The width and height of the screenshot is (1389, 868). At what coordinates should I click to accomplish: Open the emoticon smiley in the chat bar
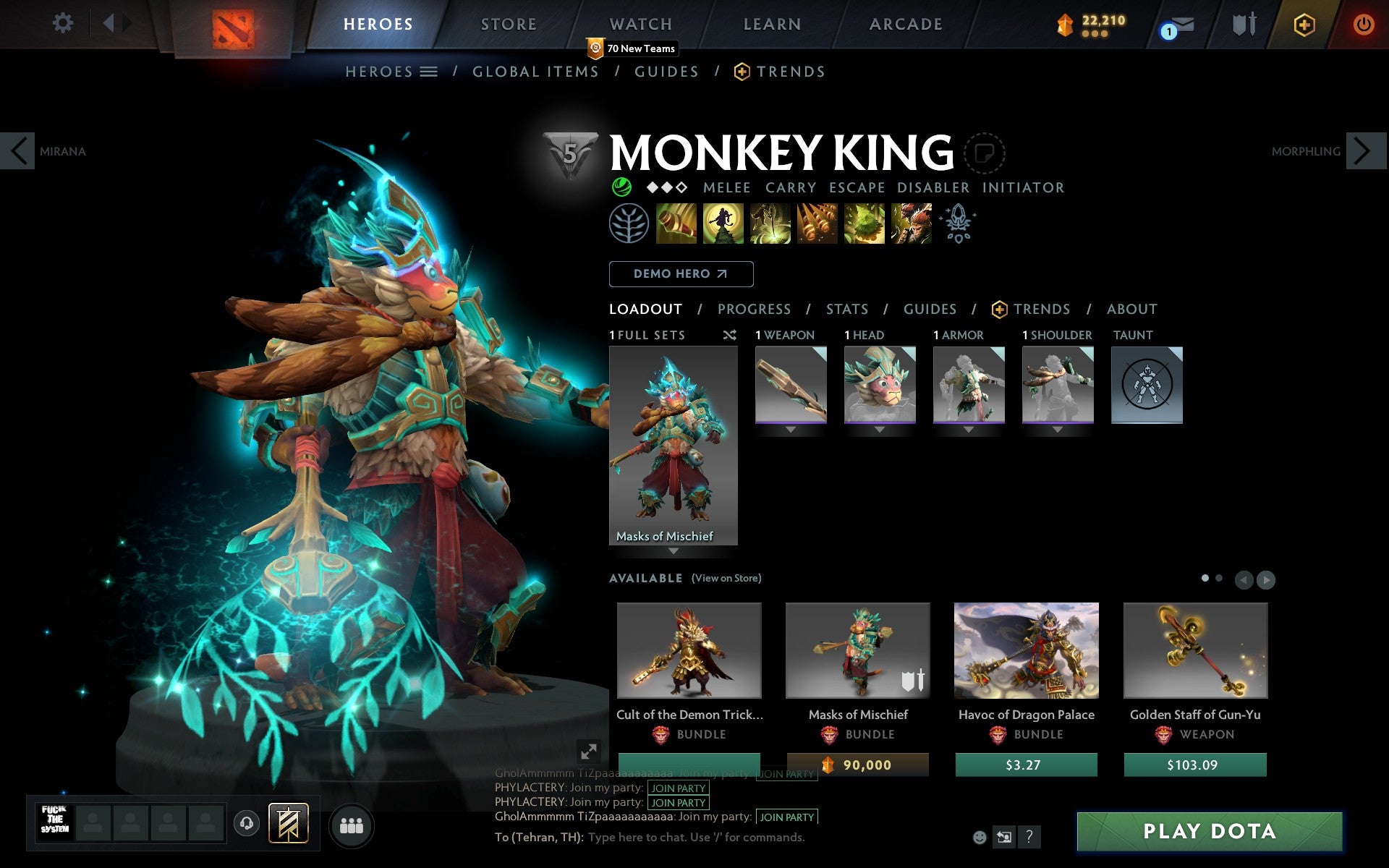(980, 837)
